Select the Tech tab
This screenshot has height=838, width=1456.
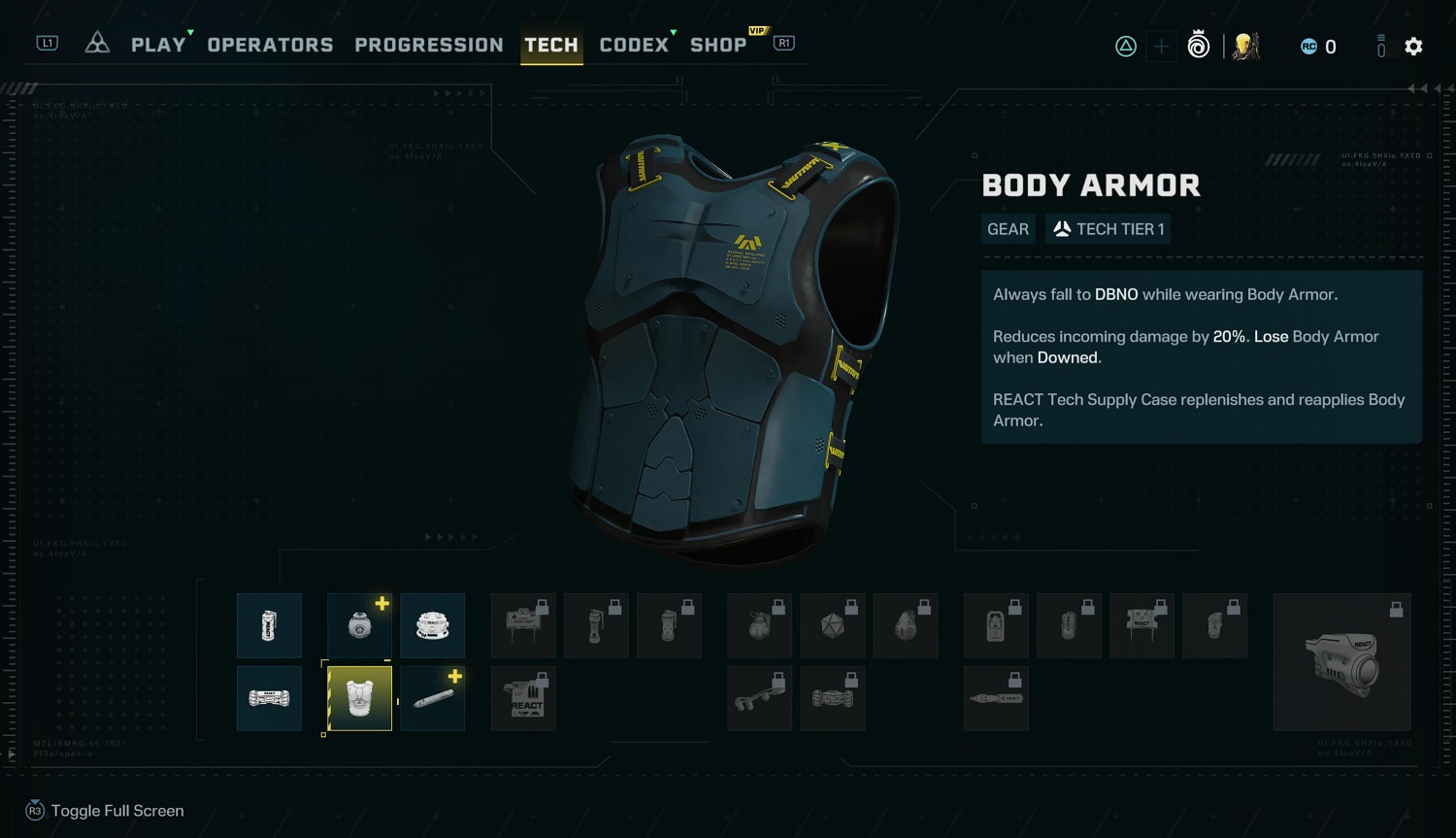(x=551, y=45)
